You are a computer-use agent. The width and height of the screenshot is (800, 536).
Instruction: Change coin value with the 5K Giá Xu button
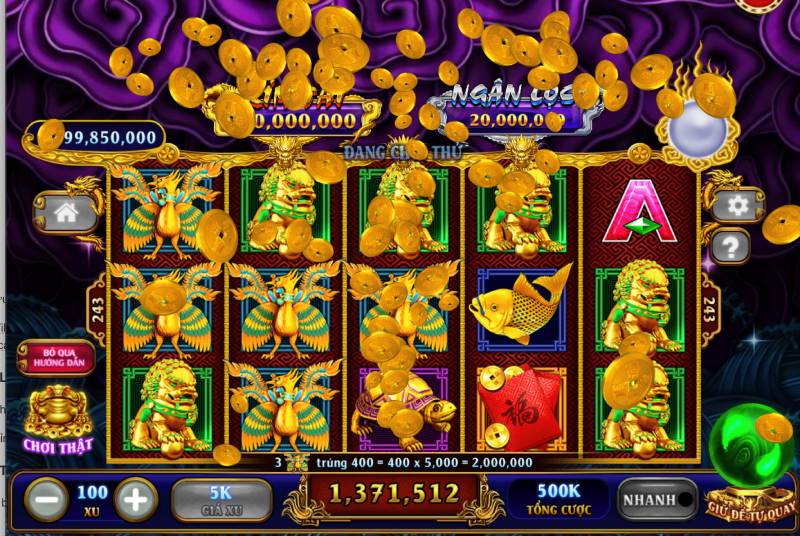pos(221,499)
